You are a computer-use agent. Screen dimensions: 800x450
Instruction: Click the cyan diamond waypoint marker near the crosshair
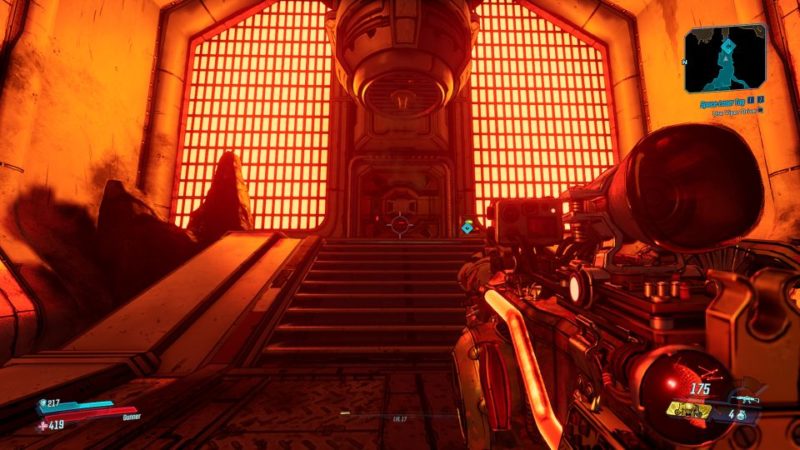pos(467,228)
